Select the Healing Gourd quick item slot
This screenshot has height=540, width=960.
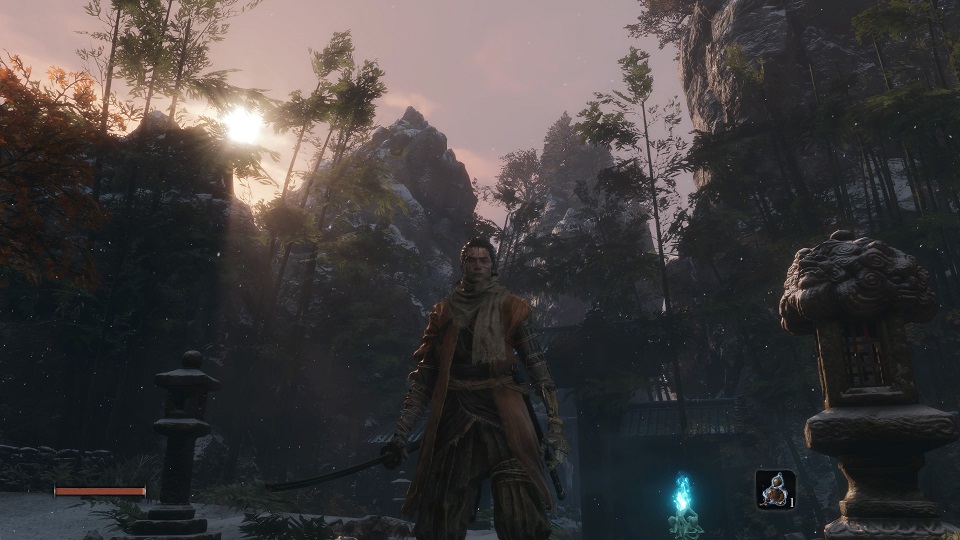(775, 489)
